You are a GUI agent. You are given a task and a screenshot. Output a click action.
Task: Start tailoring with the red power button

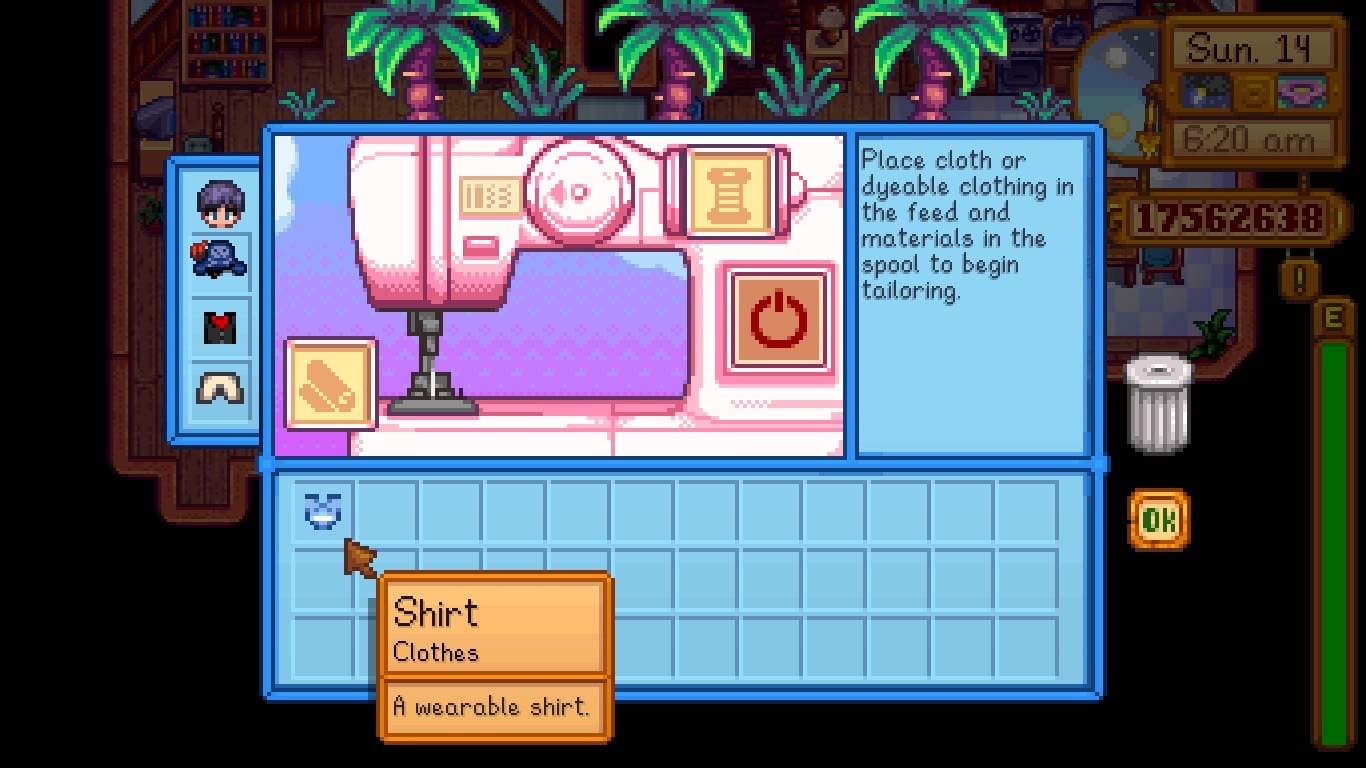pyautogui.click(x=778, y=320)
